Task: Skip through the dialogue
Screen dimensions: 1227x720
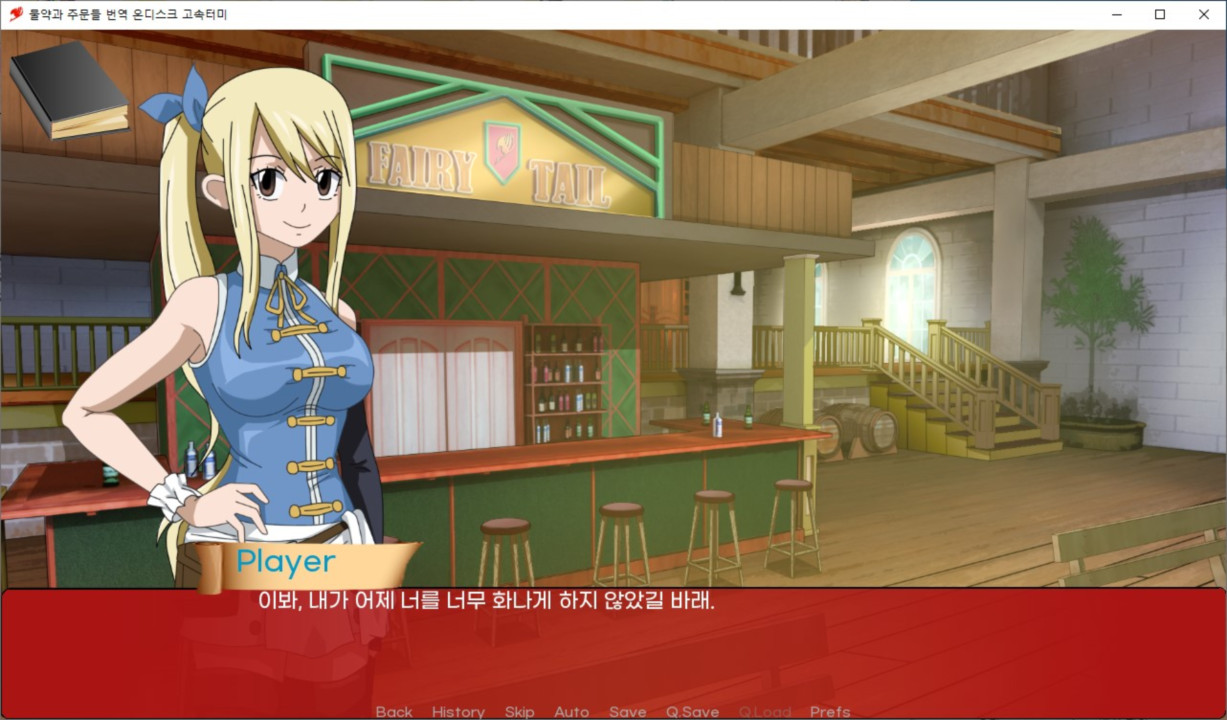Action: coord(519,712)
